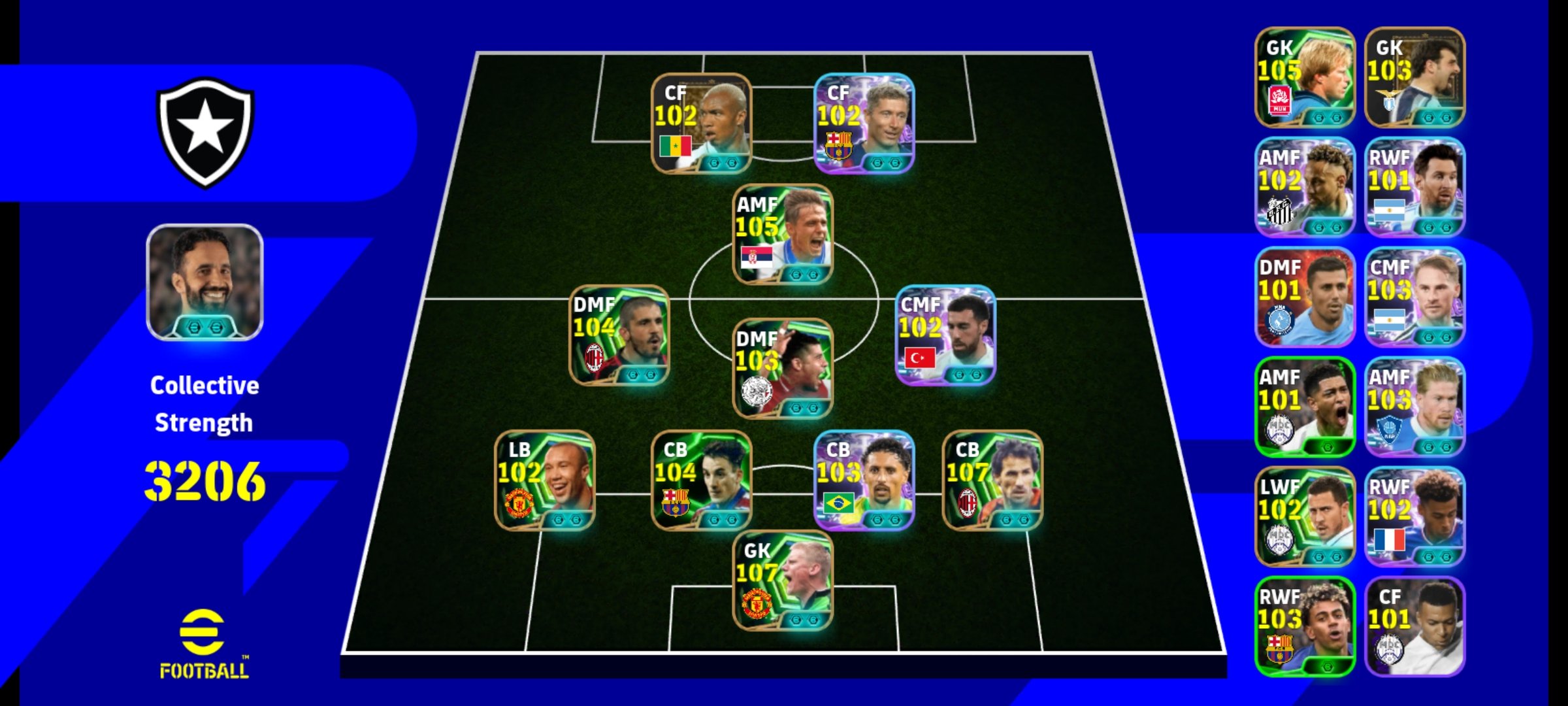The image size is (1568, 706).
Task: Select the manager portrait card
Action: [204, 282]
